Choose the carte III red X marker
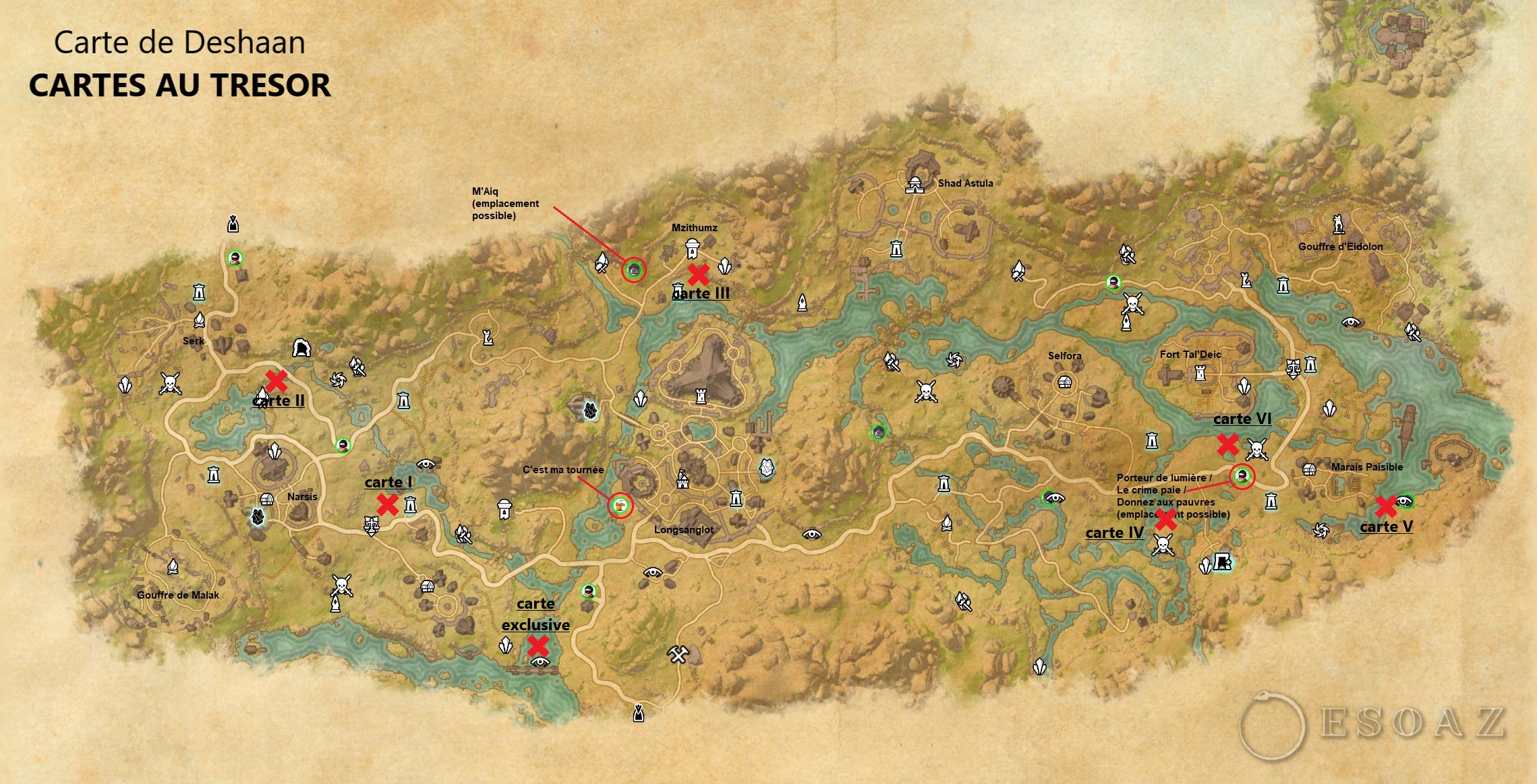Image resolution: width=1537 pixels, height=784 pixels. pos(699,274)
